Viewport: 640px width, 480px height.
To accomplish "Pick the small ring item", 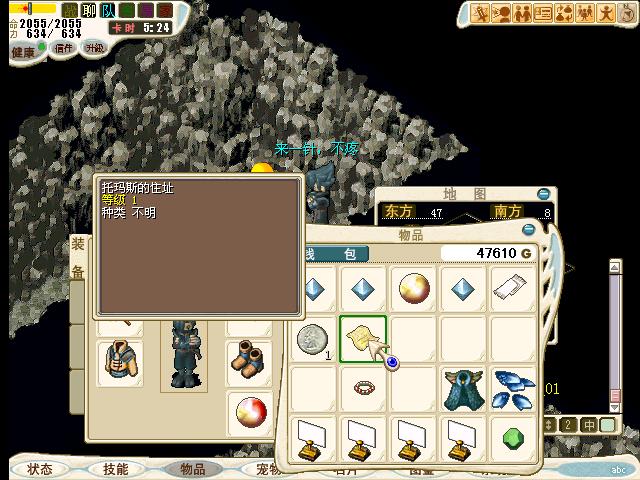I will coord(363,387).
